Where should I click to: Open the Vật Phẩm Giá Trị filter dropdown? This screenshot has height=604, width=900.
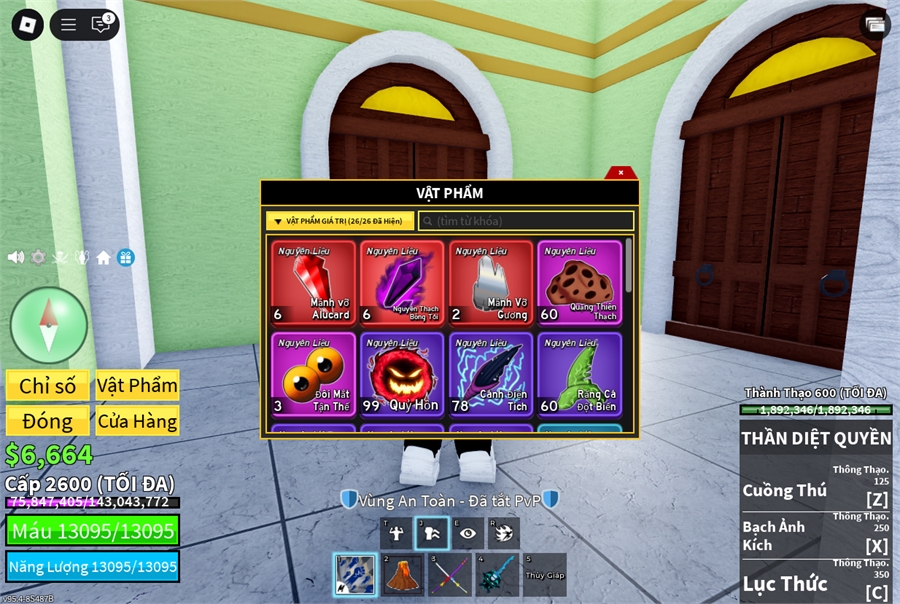coord(340,221)
